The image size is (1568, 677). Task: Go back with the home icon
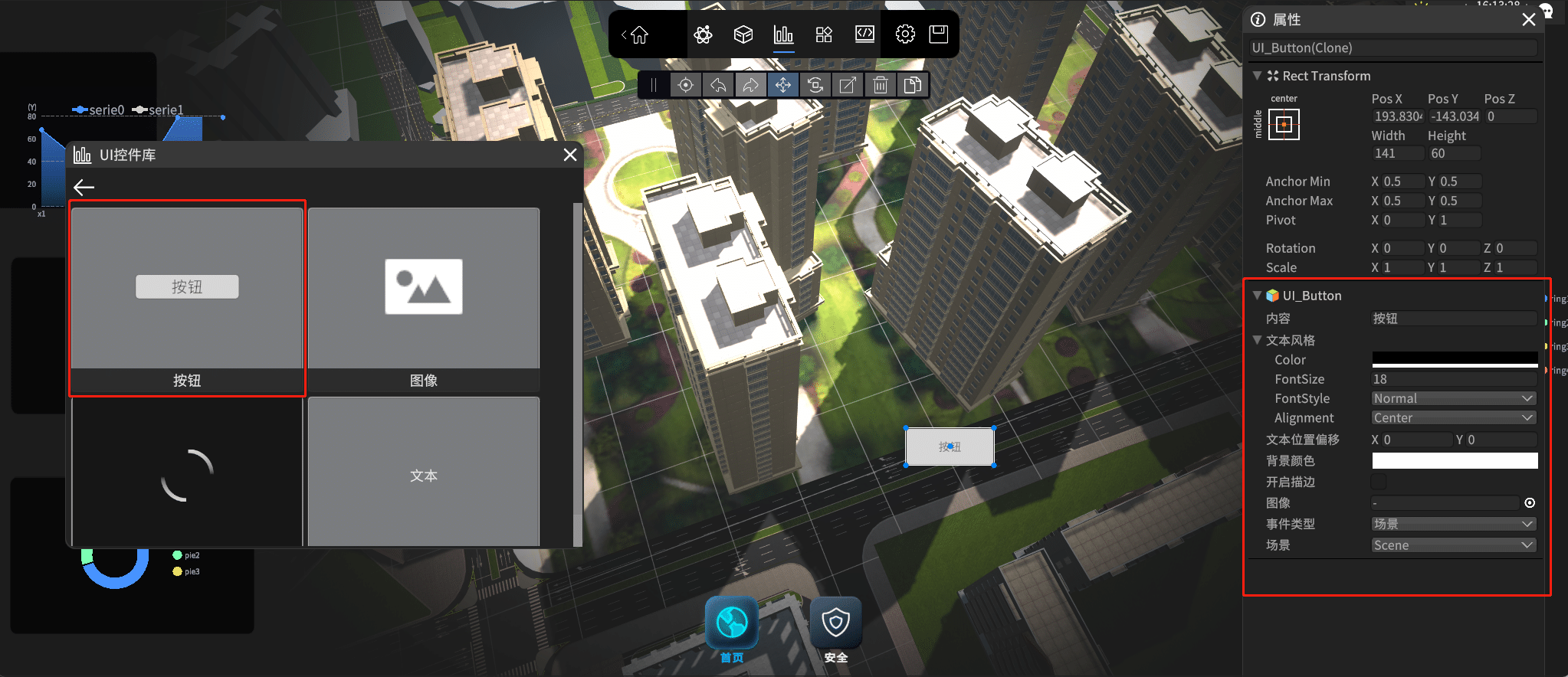pyautogui.click(x=638, y=34)
